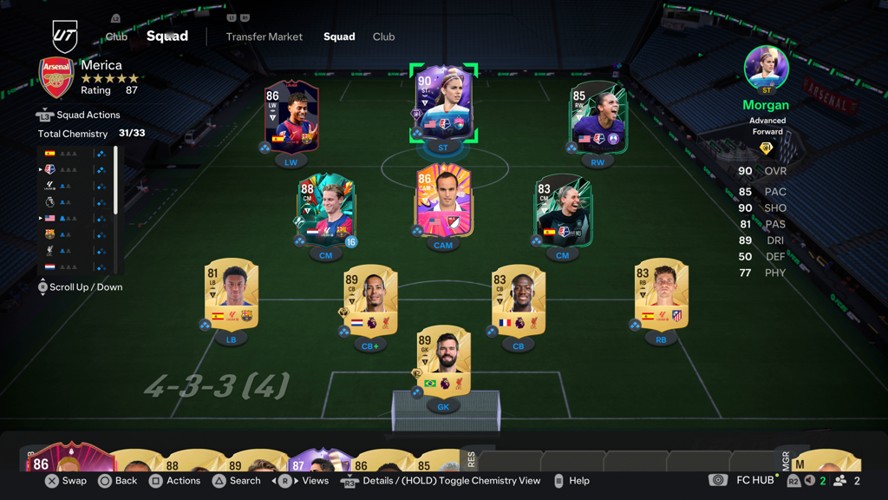
Task: Select the 88-rated CM card
Action: coord(324,210)
